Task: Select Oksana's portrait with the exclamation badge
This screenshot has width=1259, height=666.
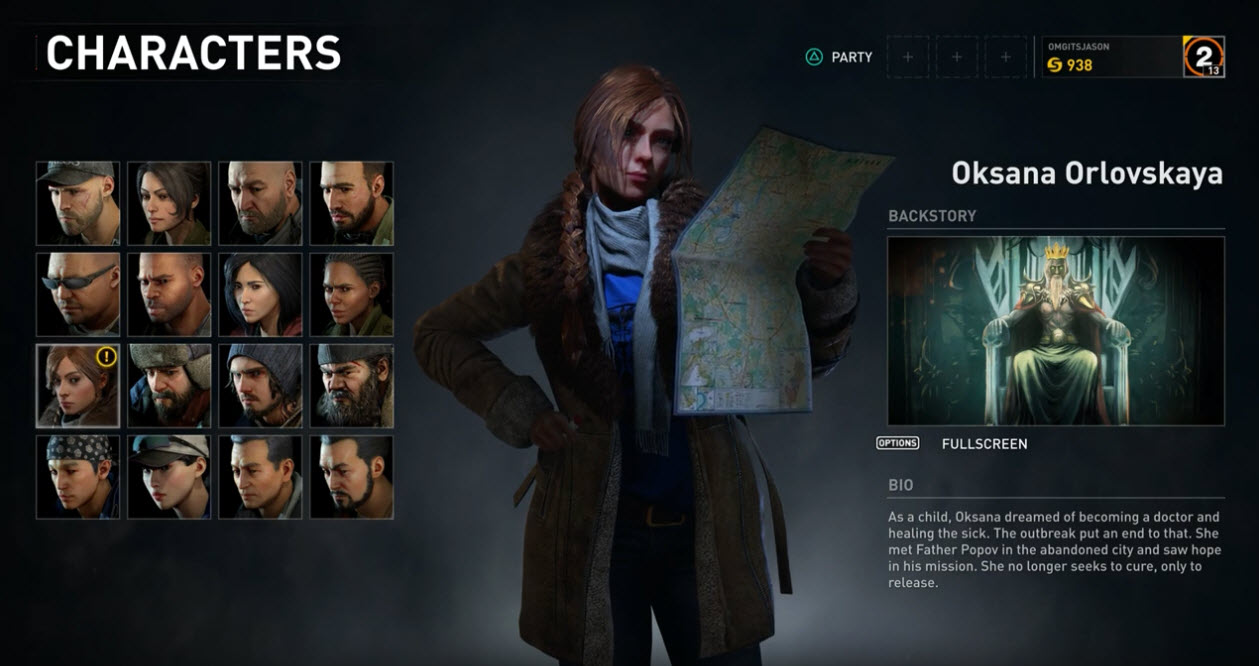Action: [x=78, y=385]
